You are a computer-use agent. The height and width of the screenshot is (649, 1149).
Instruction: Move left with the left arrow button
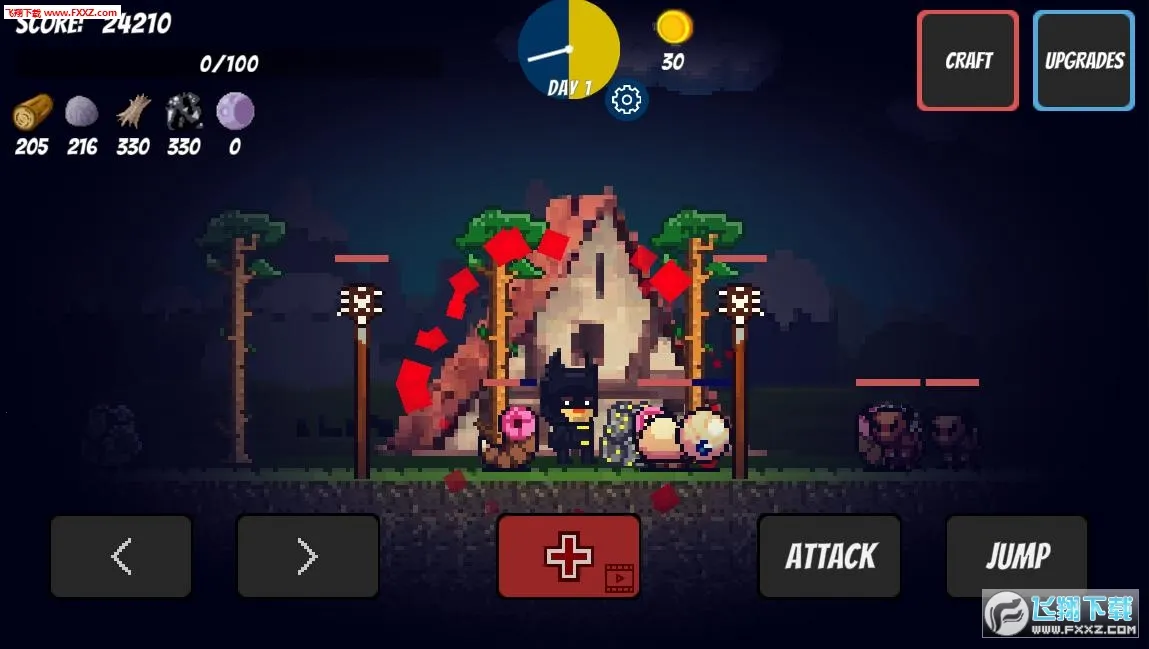(x=121, y=557)
